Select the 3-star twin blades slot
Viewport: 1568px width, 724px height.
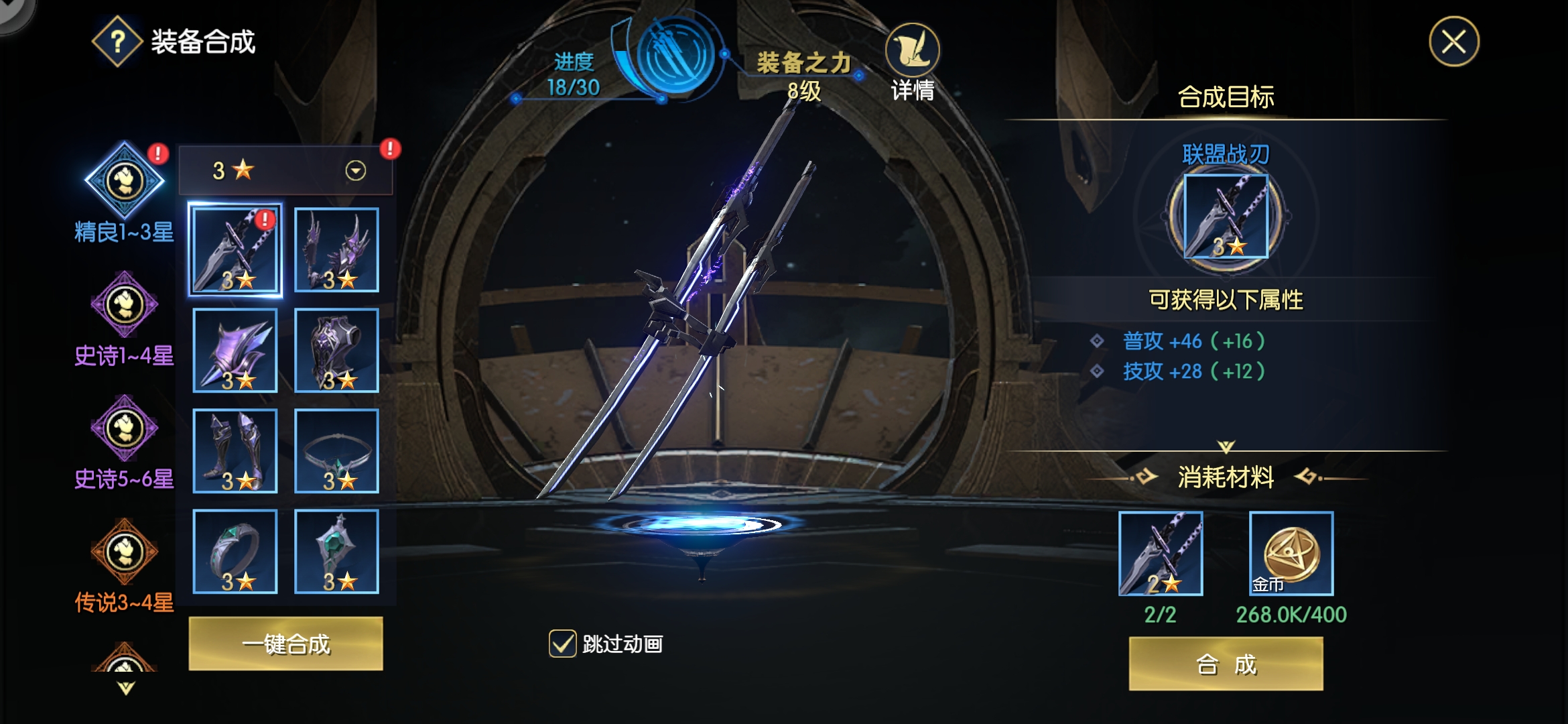click(235, 250)
